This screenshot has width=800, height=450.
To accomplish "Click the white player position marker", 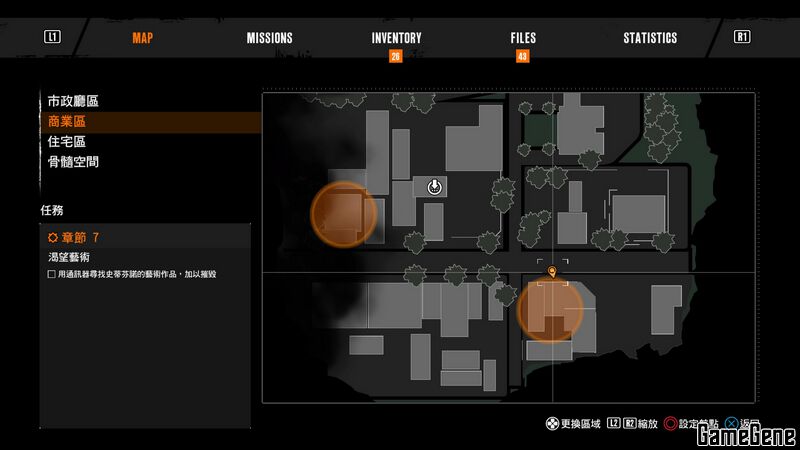I will [x=435, y=187].
